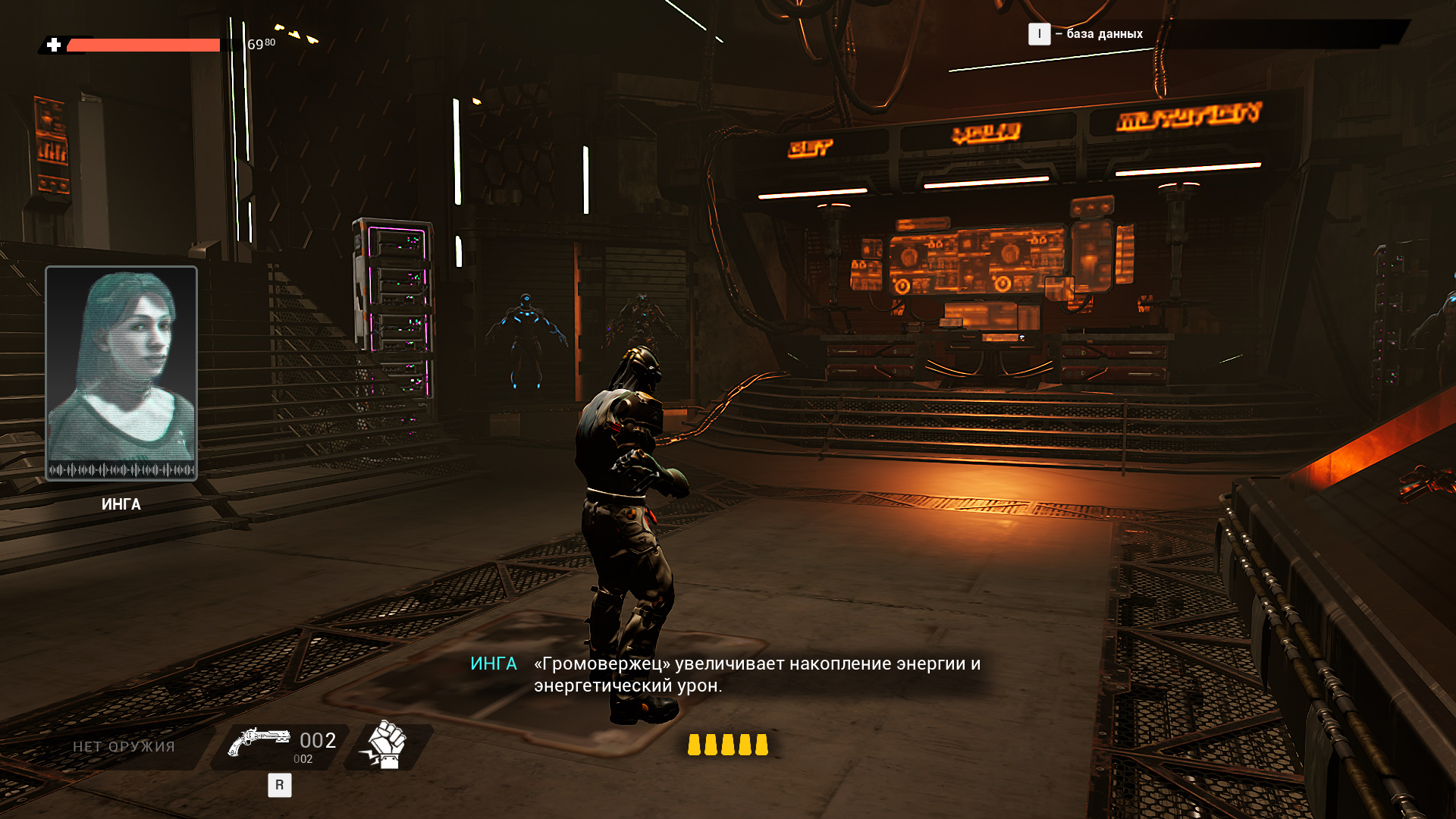The image size is (1456, 819).
Task: Activate the power fist icon
Action: [387, 745]
